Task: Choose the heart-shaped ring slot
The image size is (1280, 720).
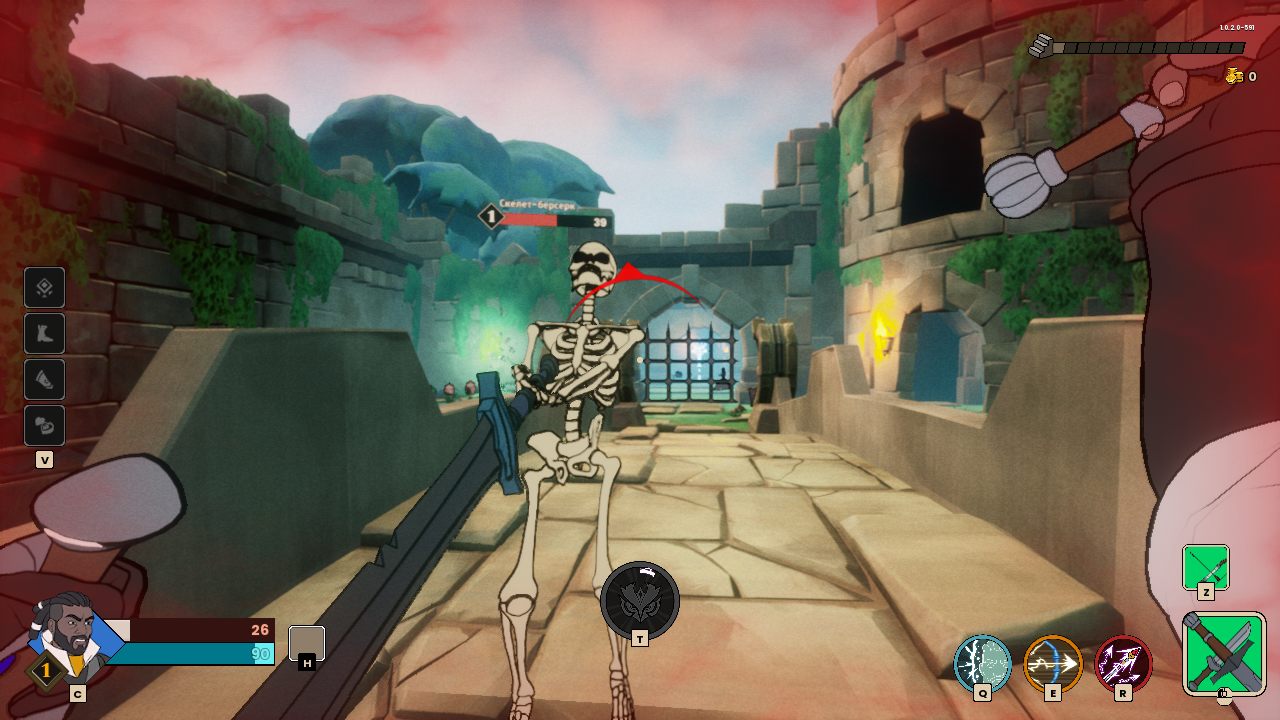Action: 45,426
